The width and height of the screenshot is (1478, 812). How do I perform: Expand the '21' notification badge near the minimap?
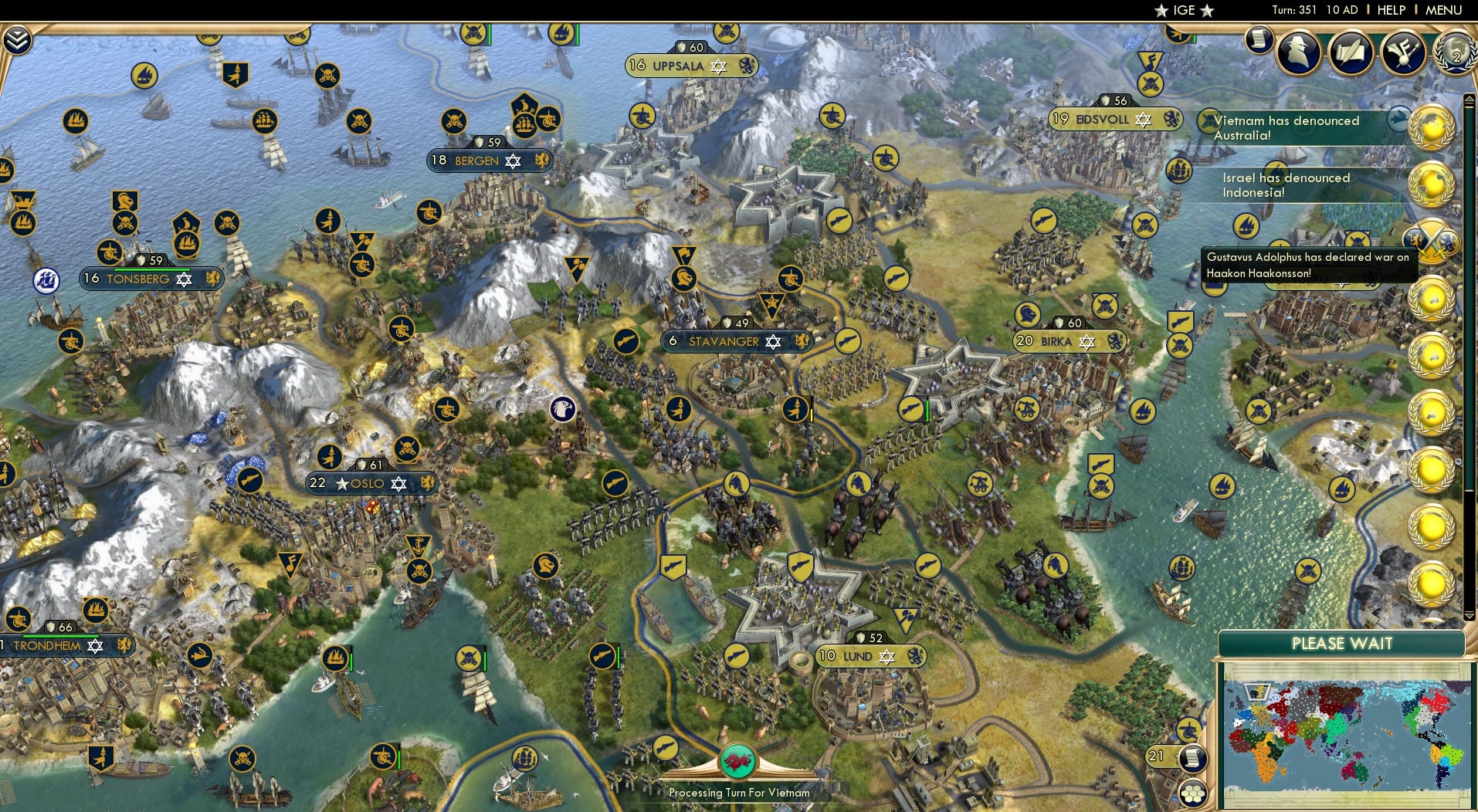[1156, 756]
